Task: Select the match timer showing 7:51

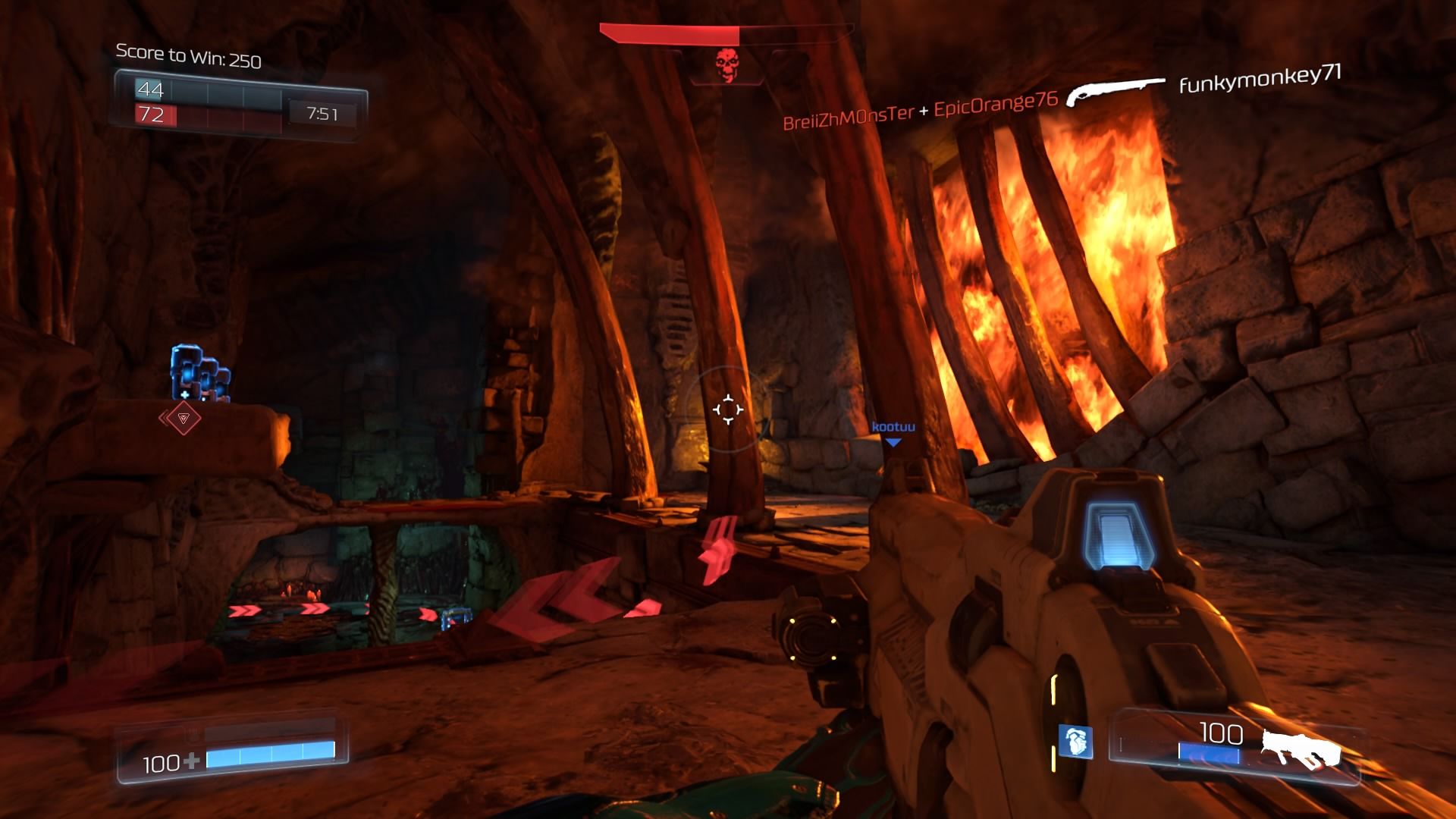Action: pyautogui.click(x=322, y=112)
